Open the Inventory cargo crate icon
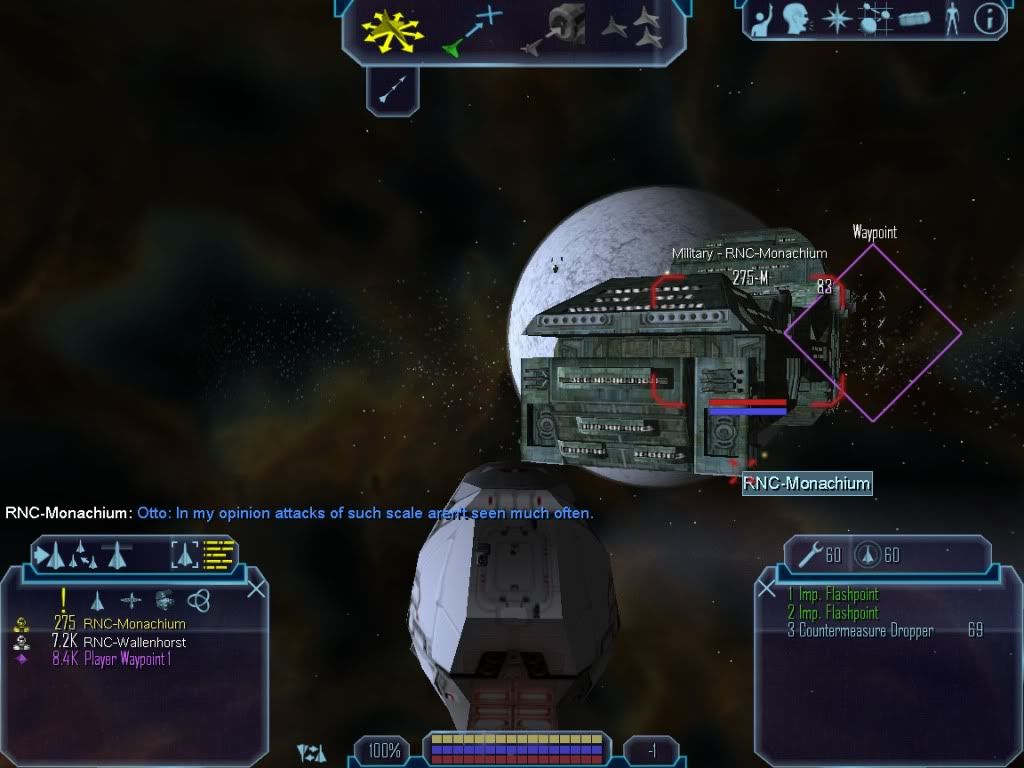The width and height of the screenshot is (1024, 768). tap(914, 19)
